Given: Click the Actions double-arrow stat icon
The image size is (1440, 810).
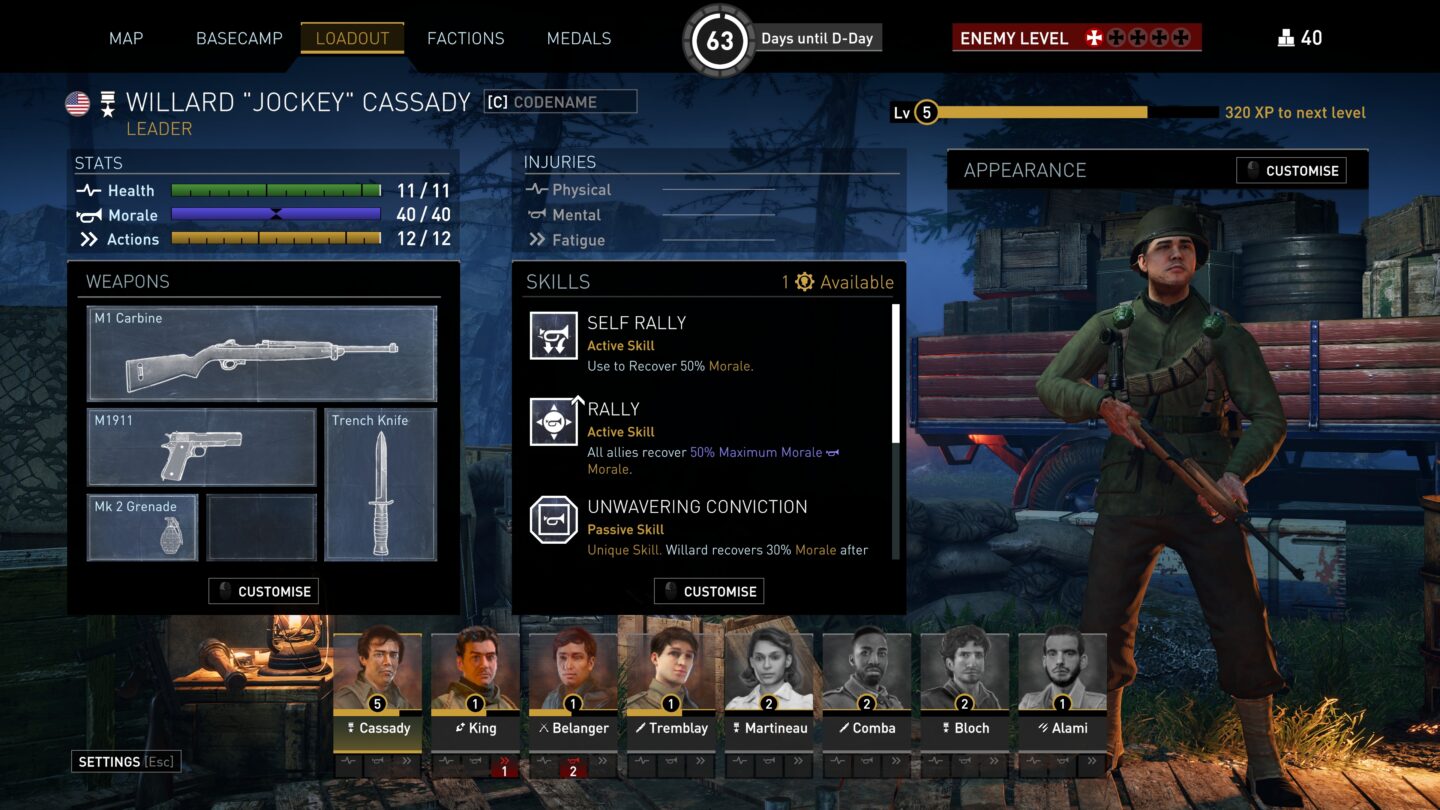Looking at the screenshot, I should pos(88,240).
